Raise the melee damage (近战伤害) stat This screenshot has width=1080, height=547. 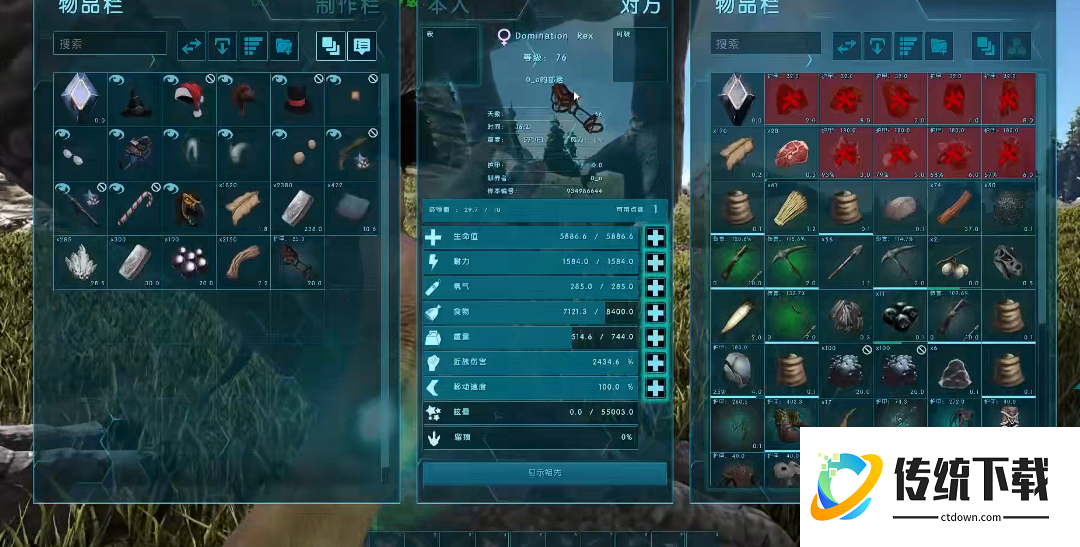[x=655, y=362]
